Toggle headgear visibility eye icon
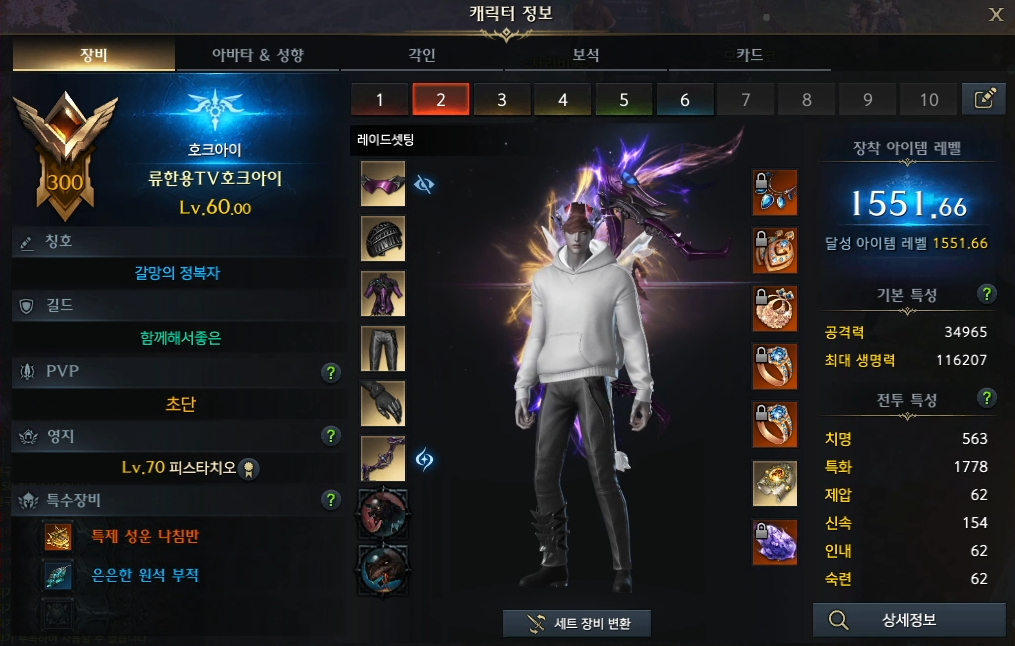 pos(424,185)
